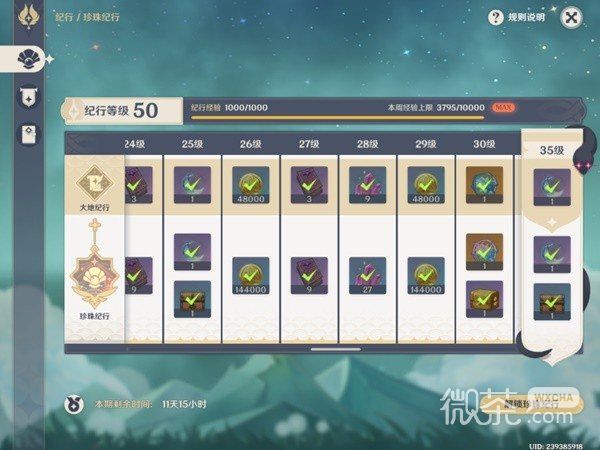Choose the level 30 pearl chest reward
This screenshot has width=600, height=450.
click(x=485, y=300)
